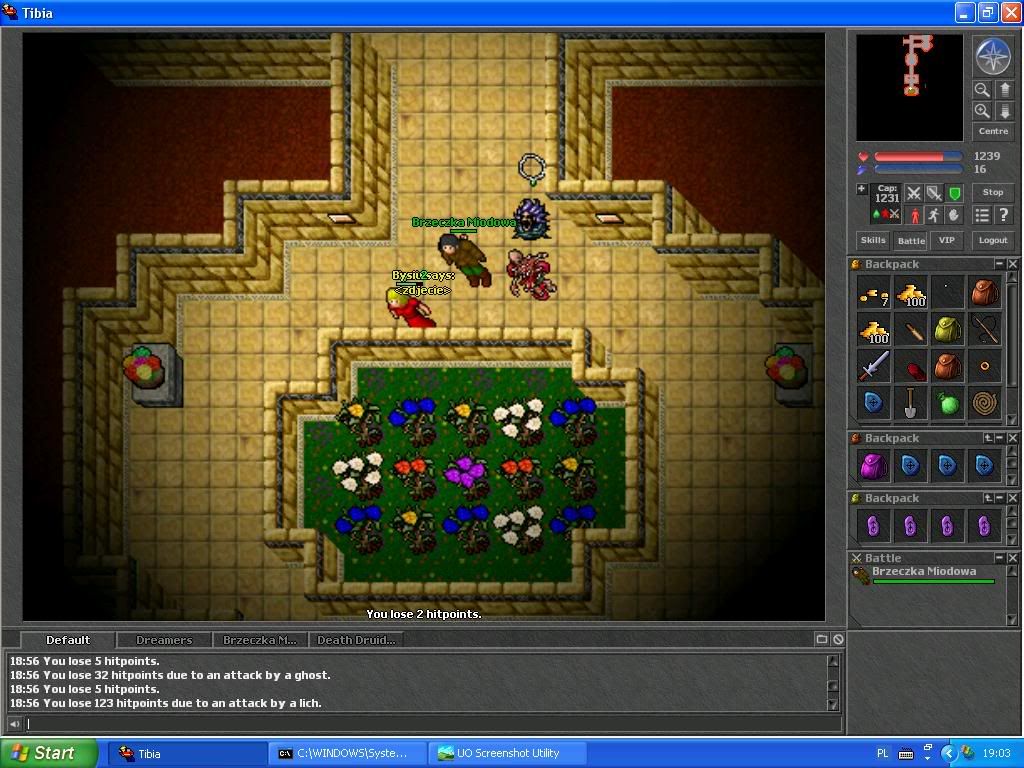The image size is (1024, 768).
Task: Select the green shield defensive stance
Action: pos(954,193)
